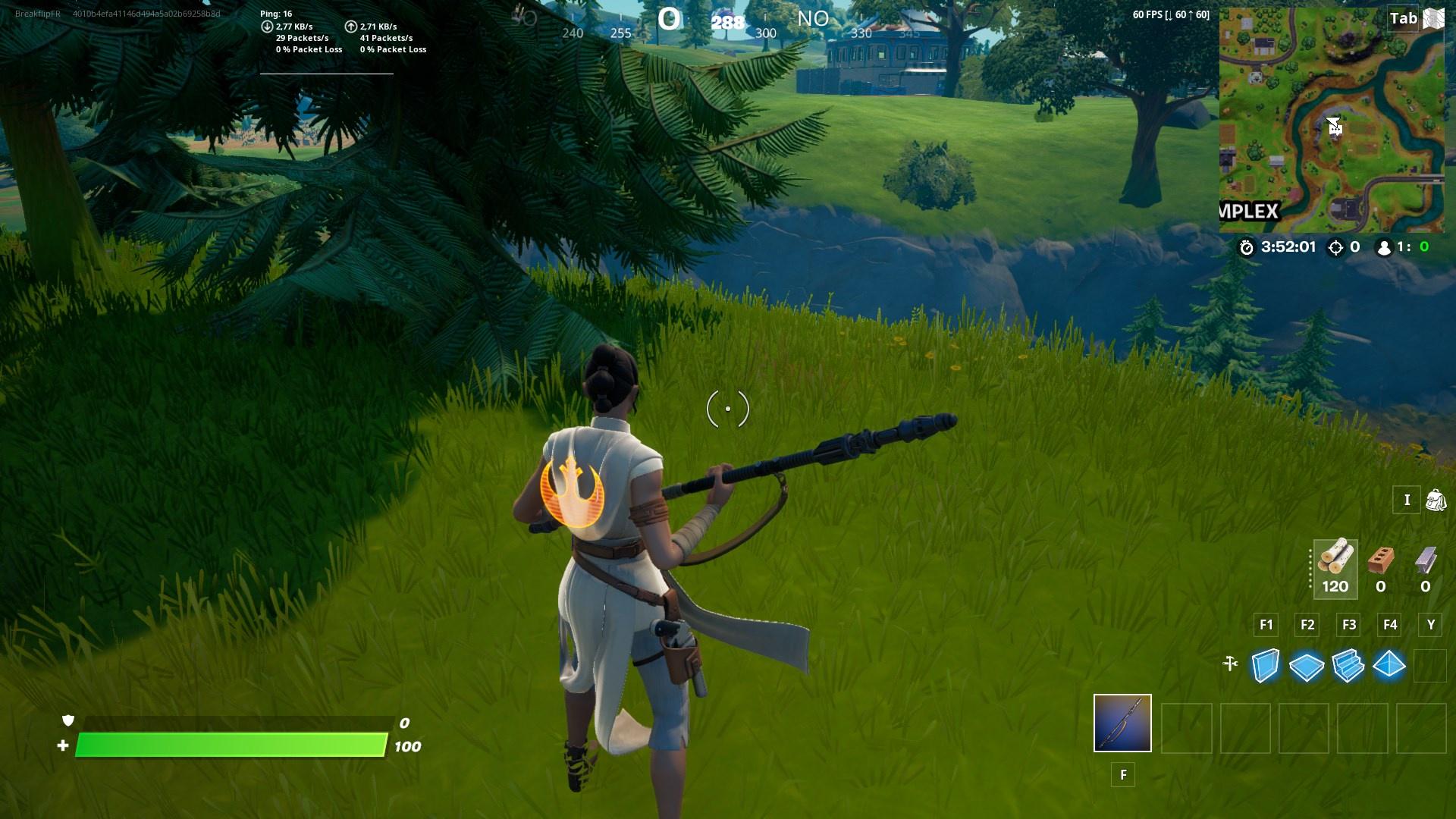Click the F1 hotkey label

click(x=1265, y=625)
